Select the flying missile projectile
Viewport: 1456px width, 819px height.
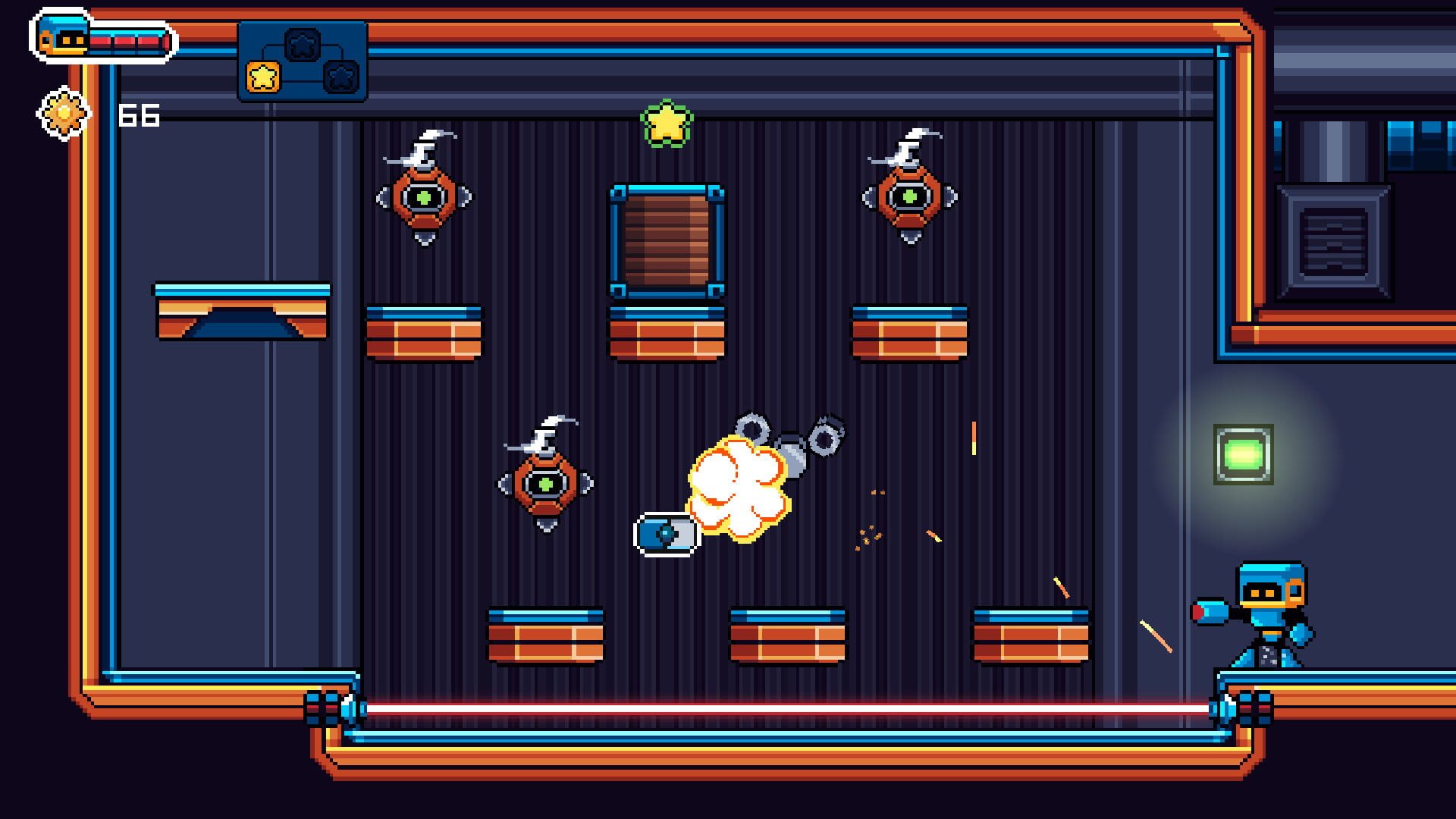coord(664,535)
